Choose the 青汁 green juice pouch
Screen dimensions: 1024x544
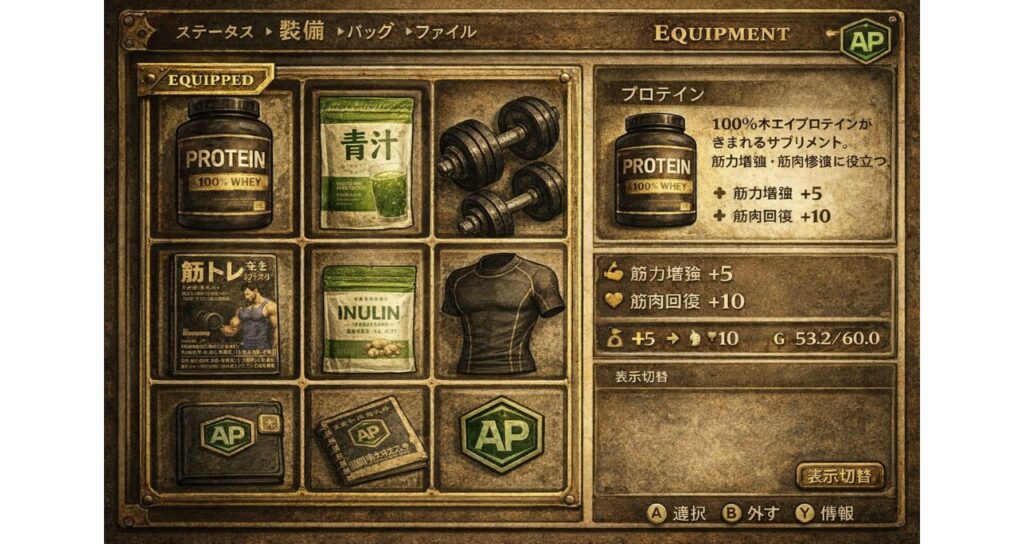(366, 162)
